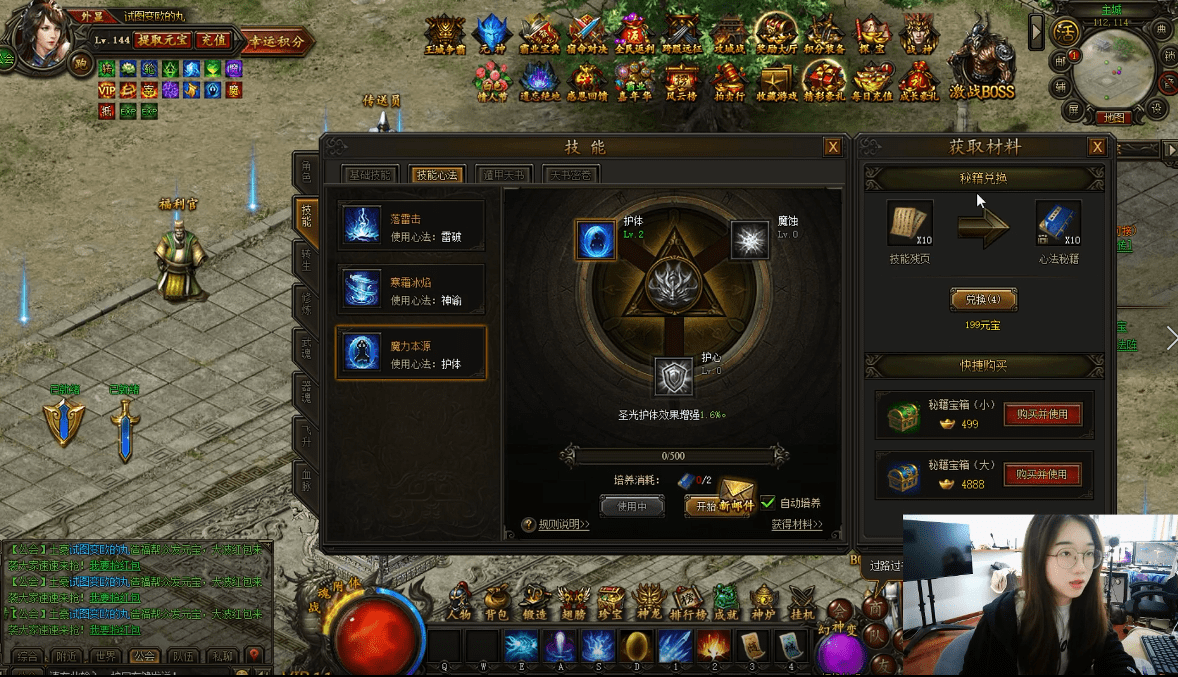The image size is (1178, 677).
Task: Select the 落雷击 skill entry
Action: (411, 226)
